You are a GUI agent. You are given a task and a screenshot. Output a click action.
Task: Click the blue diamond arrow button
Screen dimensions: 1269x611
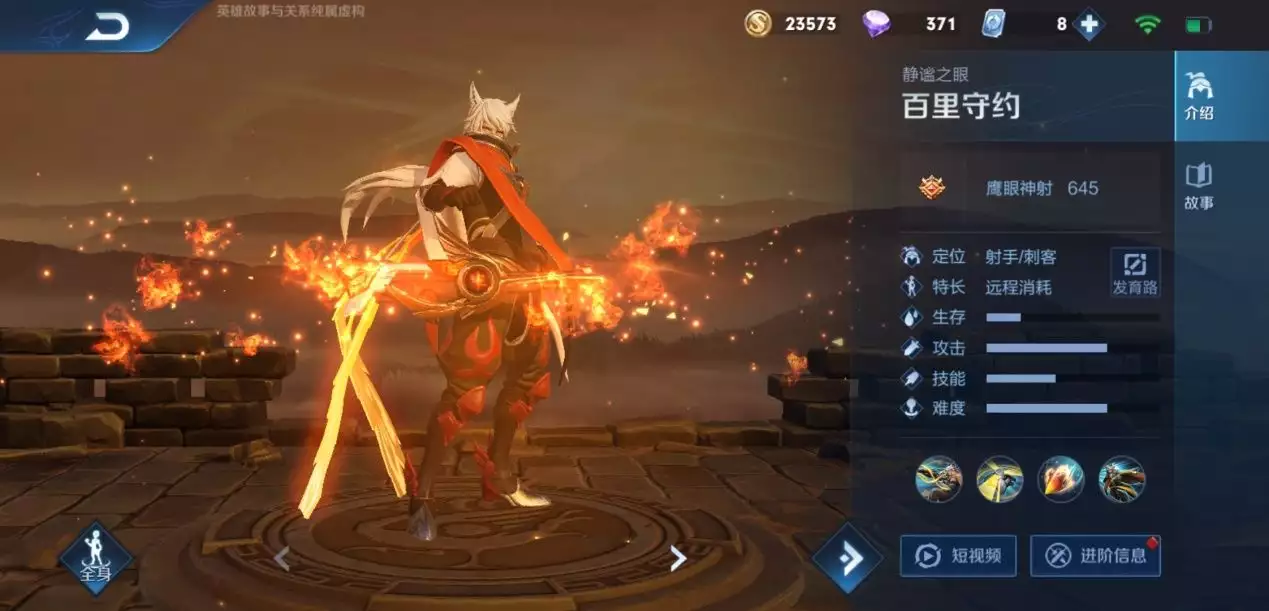pyautogui.click(x=847, y=558)
